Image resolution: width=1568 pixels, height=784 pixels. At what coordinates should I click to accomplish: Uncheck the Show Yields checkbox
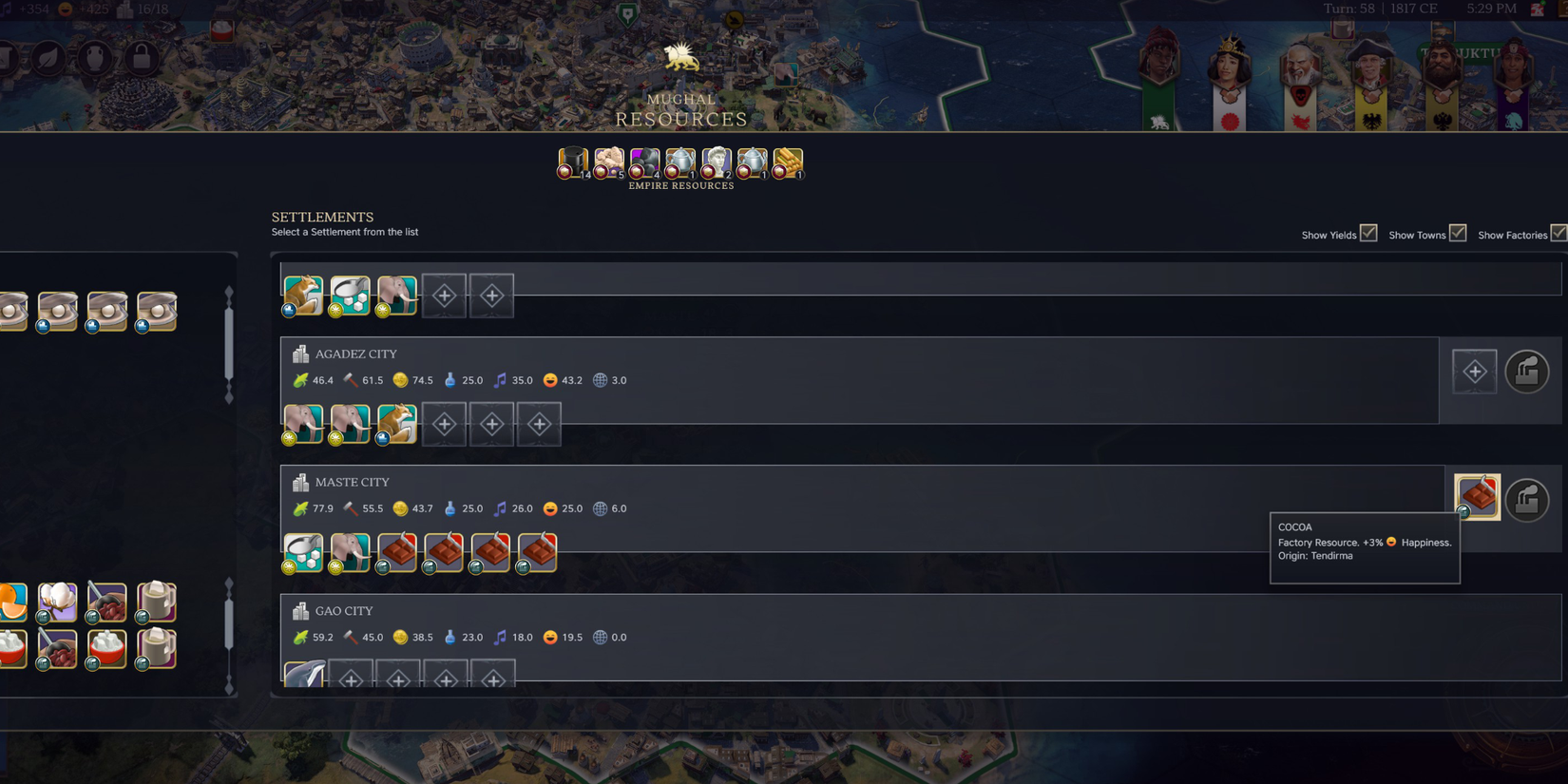(x=1368, y=232)
